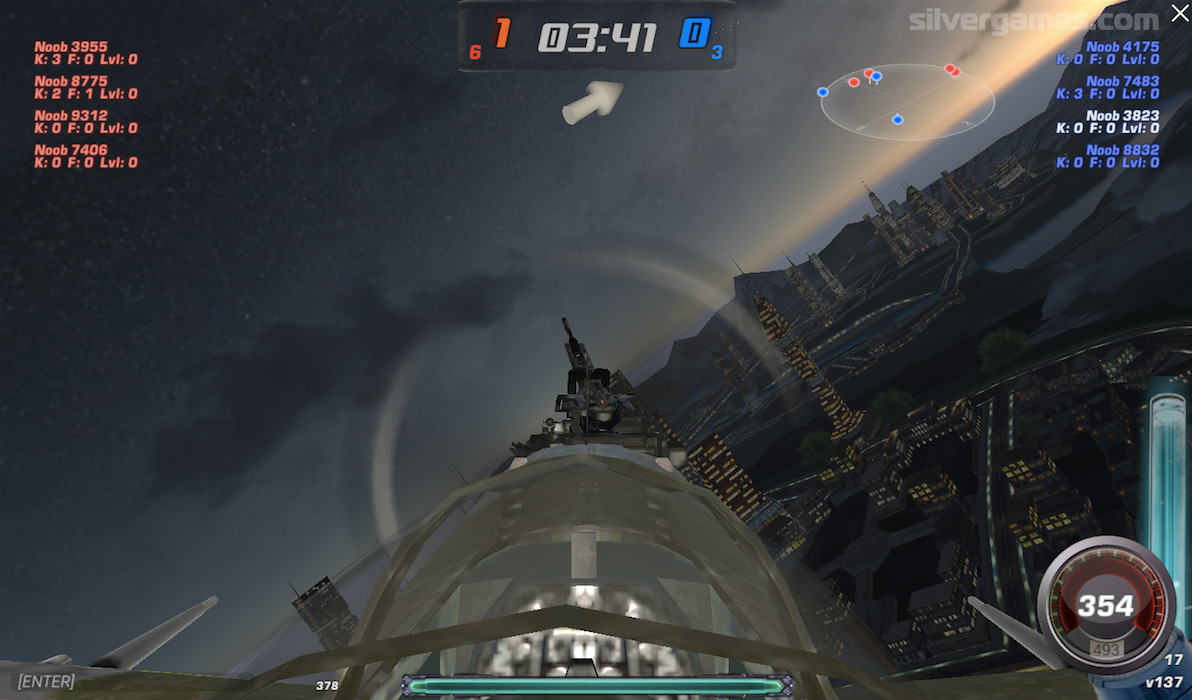The image size is (1192, 700).
Task: Select player Noob 7406 in red team list
Action: pyautogui.click(x=71, y=150)
